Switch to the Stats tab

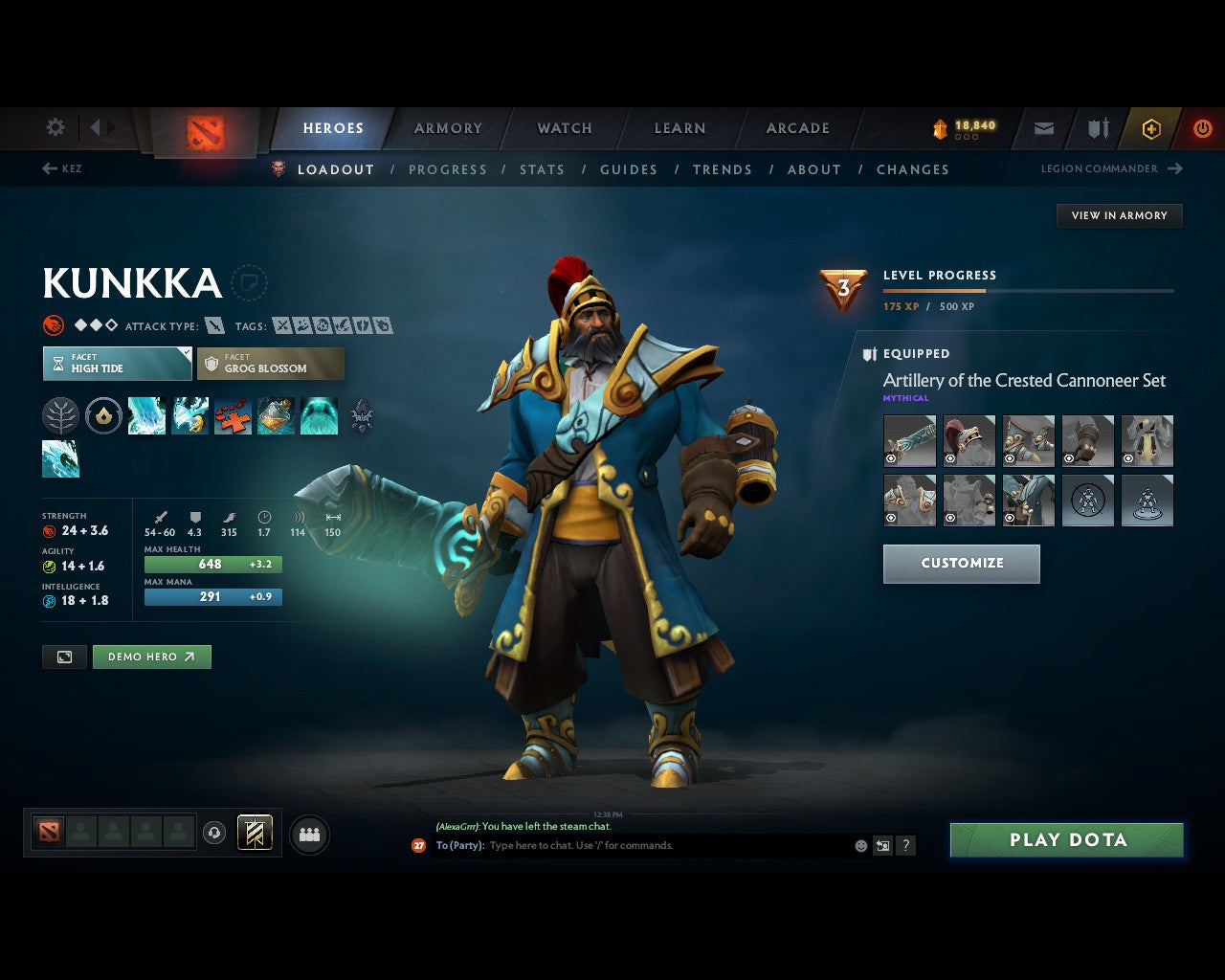click(543, 169)
